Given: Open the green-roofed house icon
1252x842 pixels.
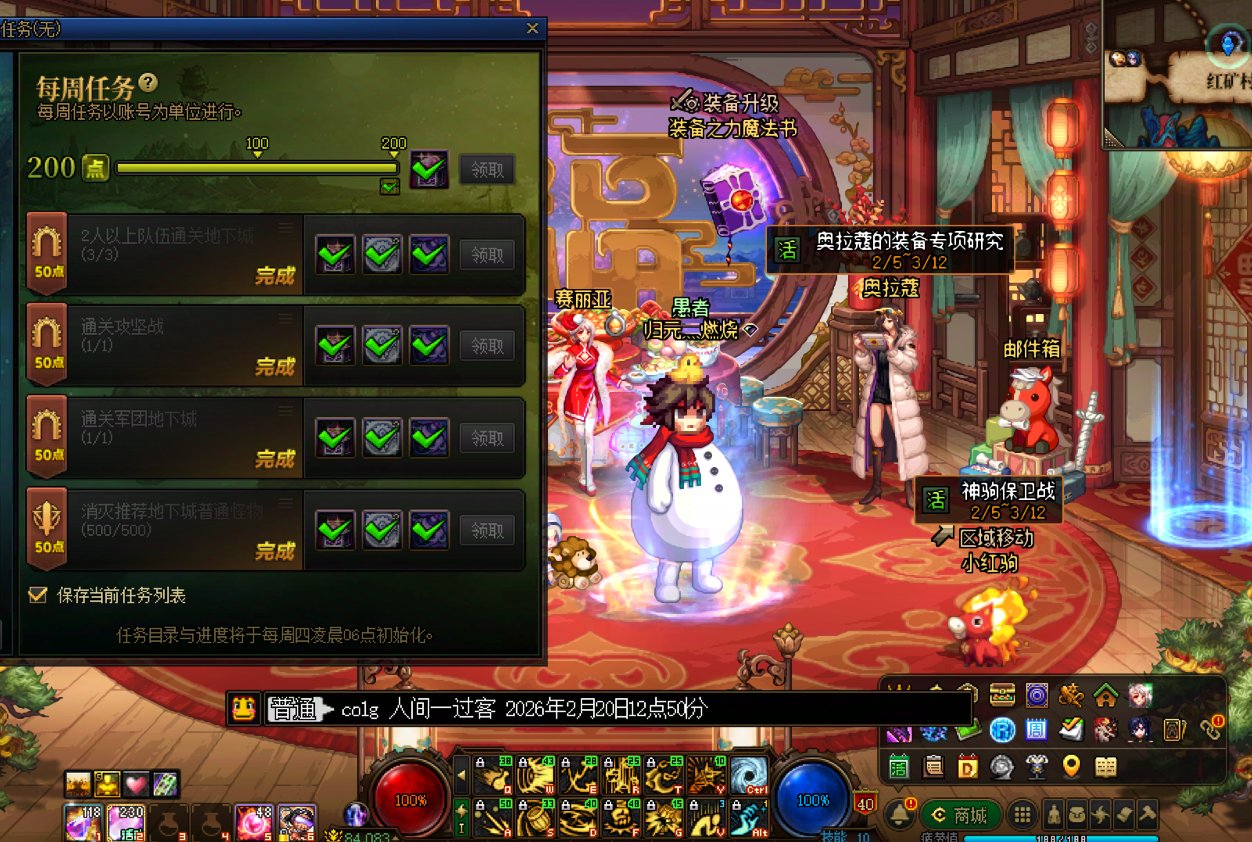Looking at the screenshot, I should [x=1105, y=694].
